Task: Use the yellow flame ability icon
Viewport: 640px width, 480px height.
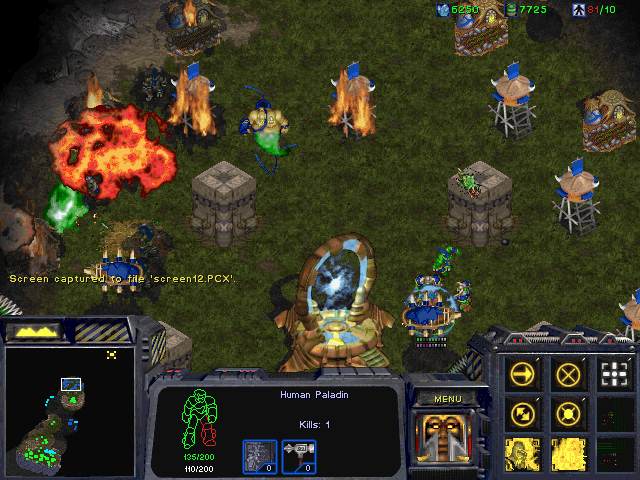Action: (569, 453)
